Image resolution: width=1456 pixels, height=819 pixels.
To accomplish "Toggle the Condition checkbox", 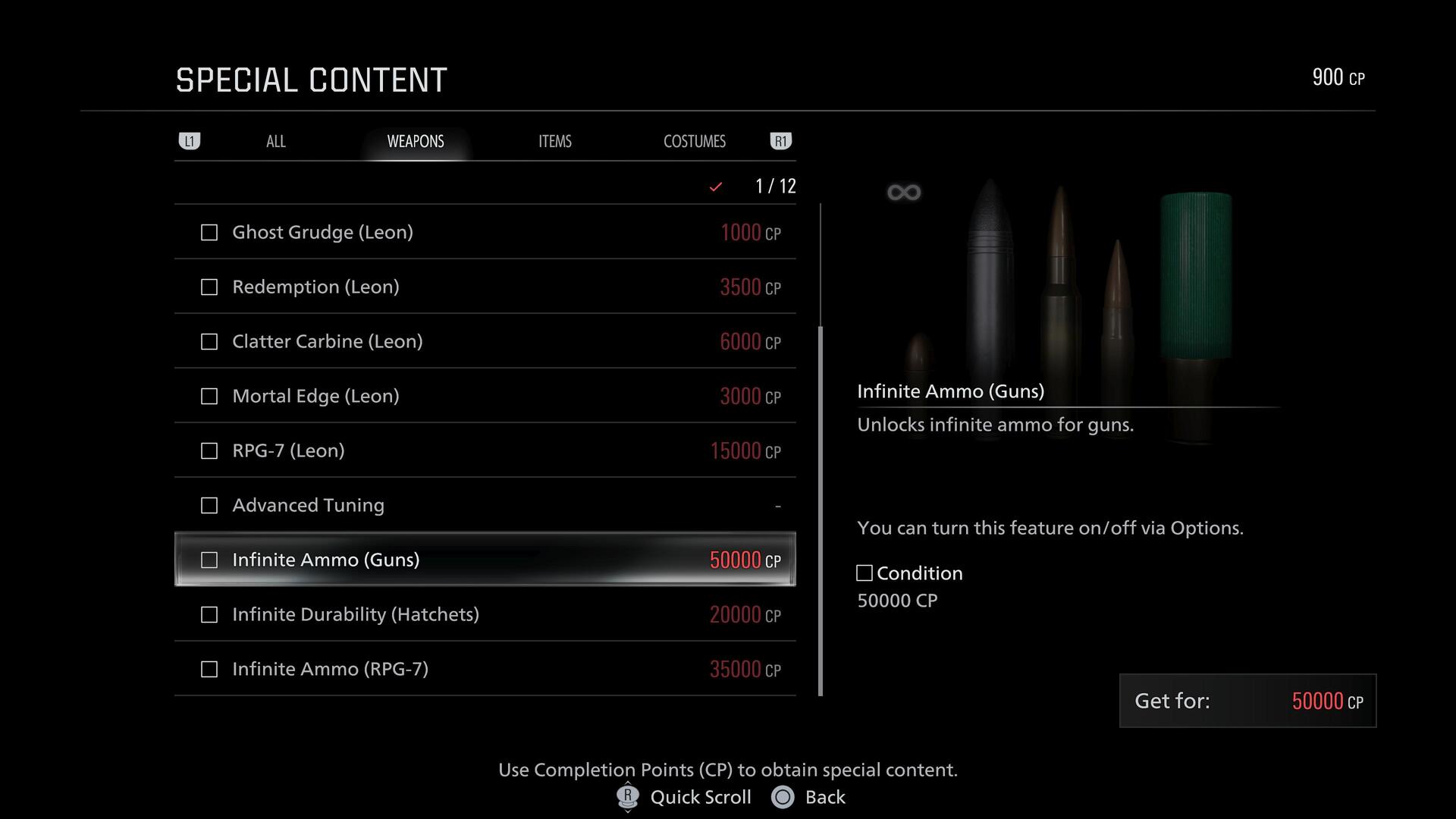I will [864, 573].
